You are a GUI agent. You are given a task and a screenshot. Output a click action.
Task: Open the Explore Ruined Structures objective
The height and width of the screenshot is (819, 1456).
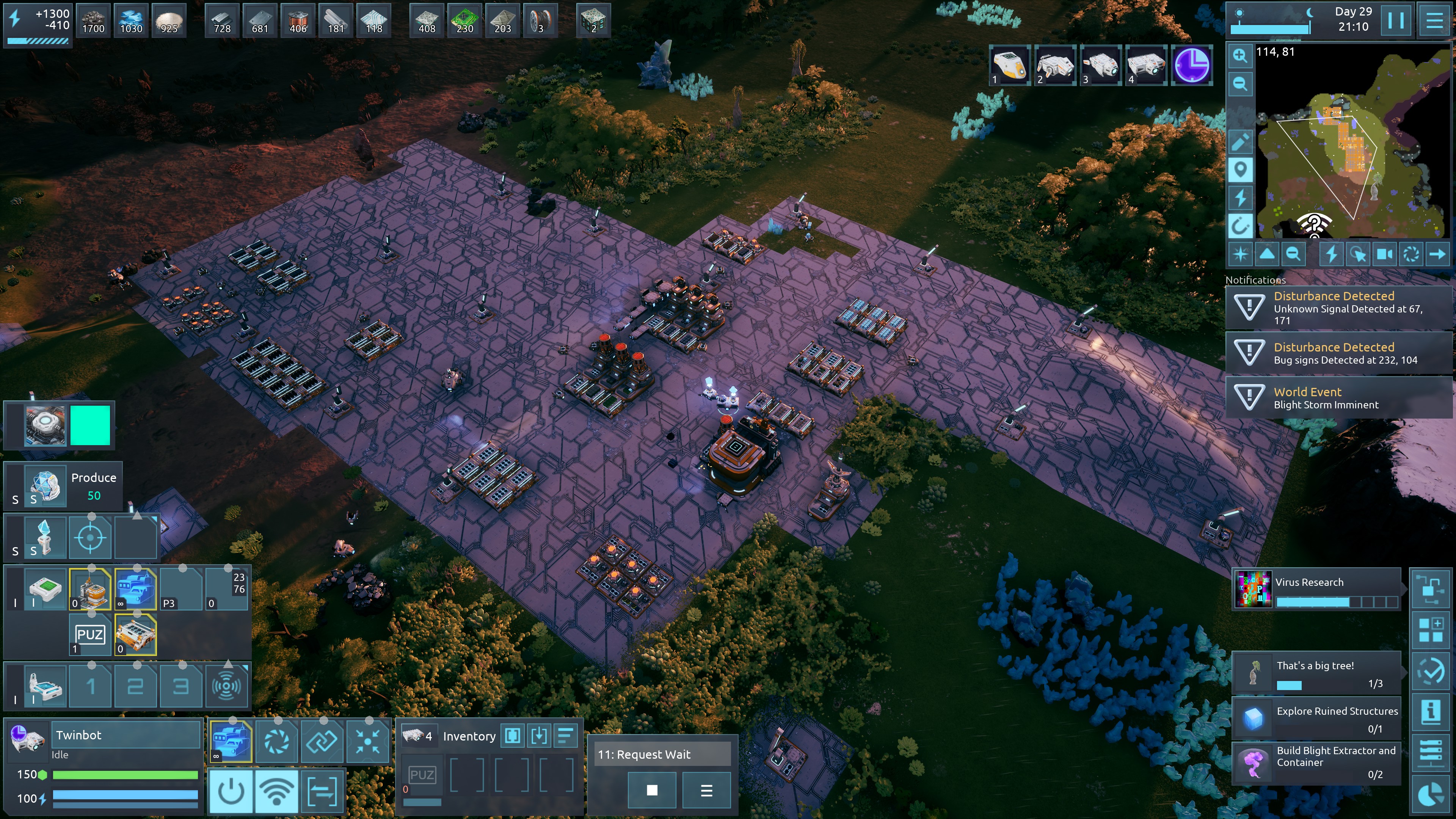tap(1316, 719)
